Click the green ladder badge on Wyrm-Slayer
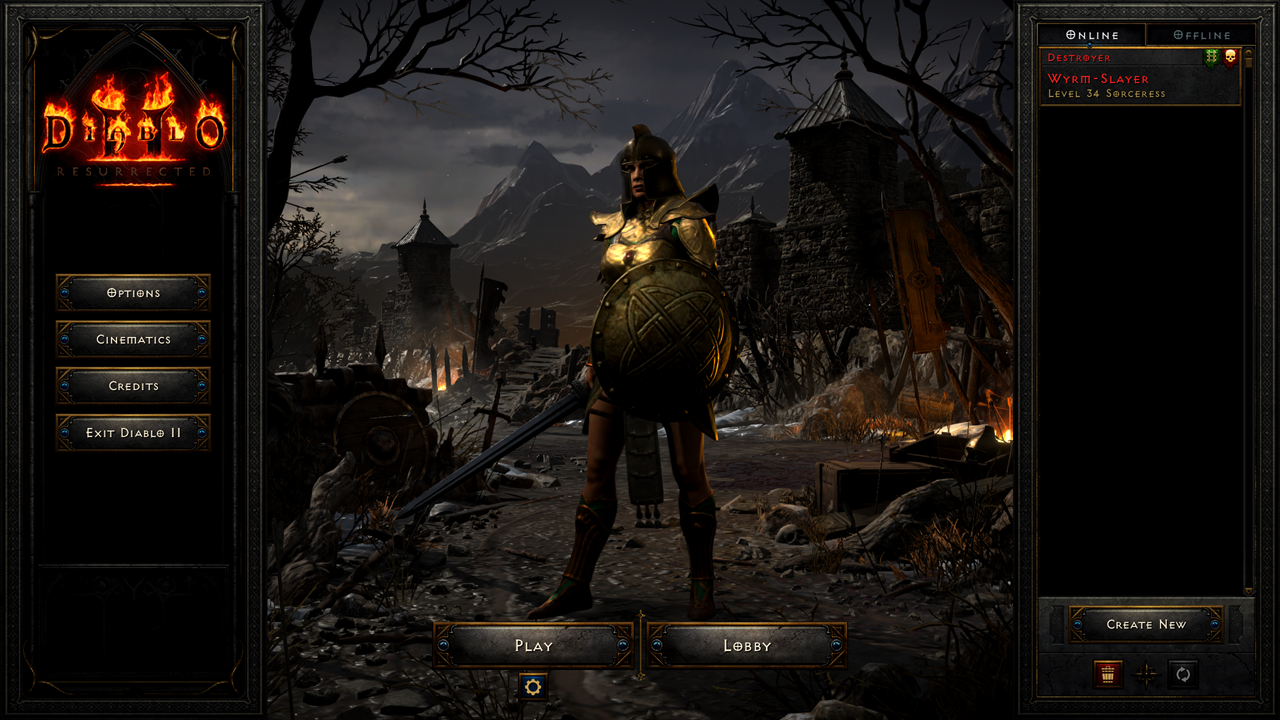Viewport: 1280px width, 720px height. (x=1210, y=57)
